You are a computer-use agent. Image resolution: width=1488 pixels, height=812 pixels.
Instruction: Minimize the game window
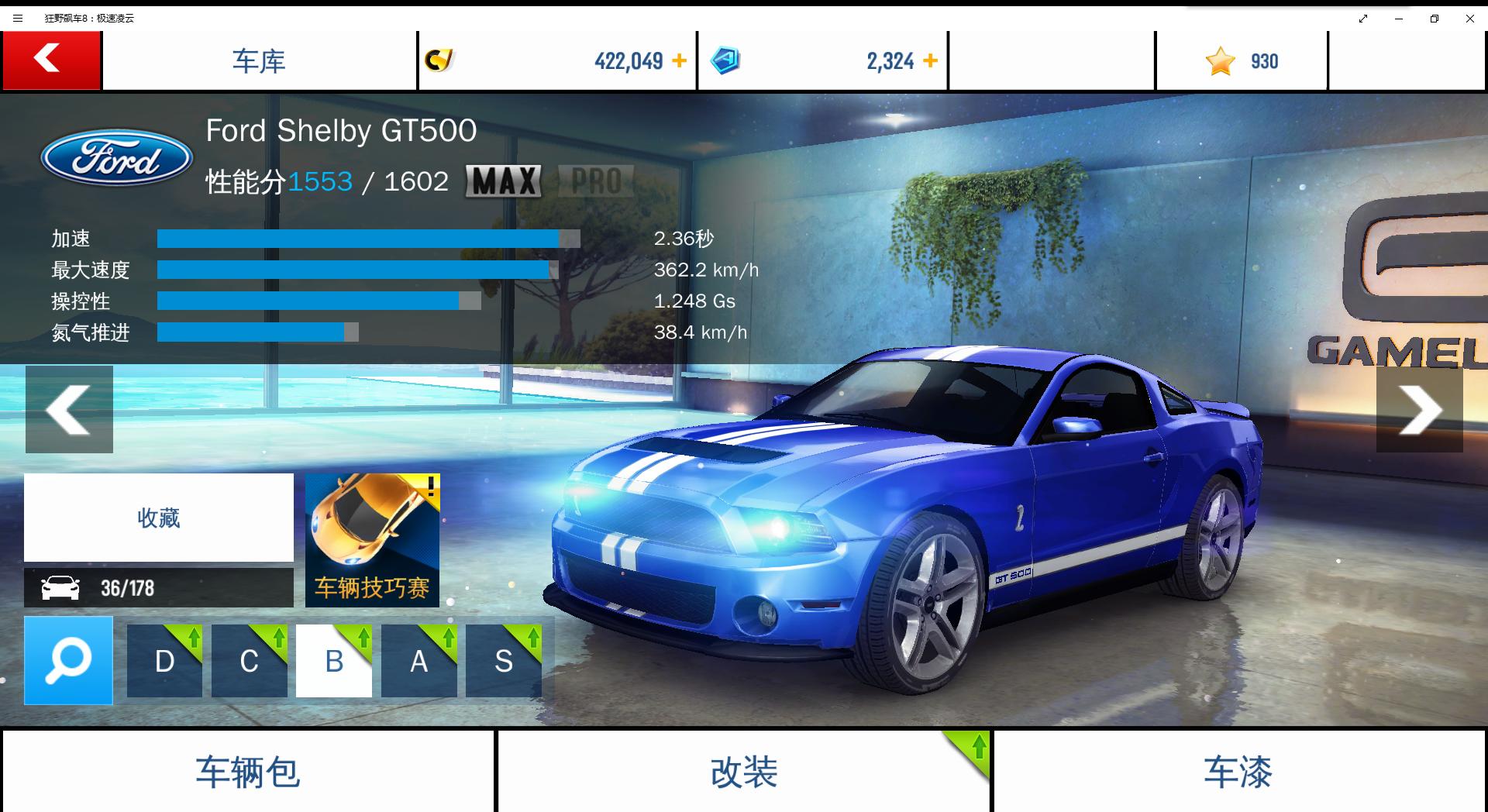click(x=1399, y=19)
